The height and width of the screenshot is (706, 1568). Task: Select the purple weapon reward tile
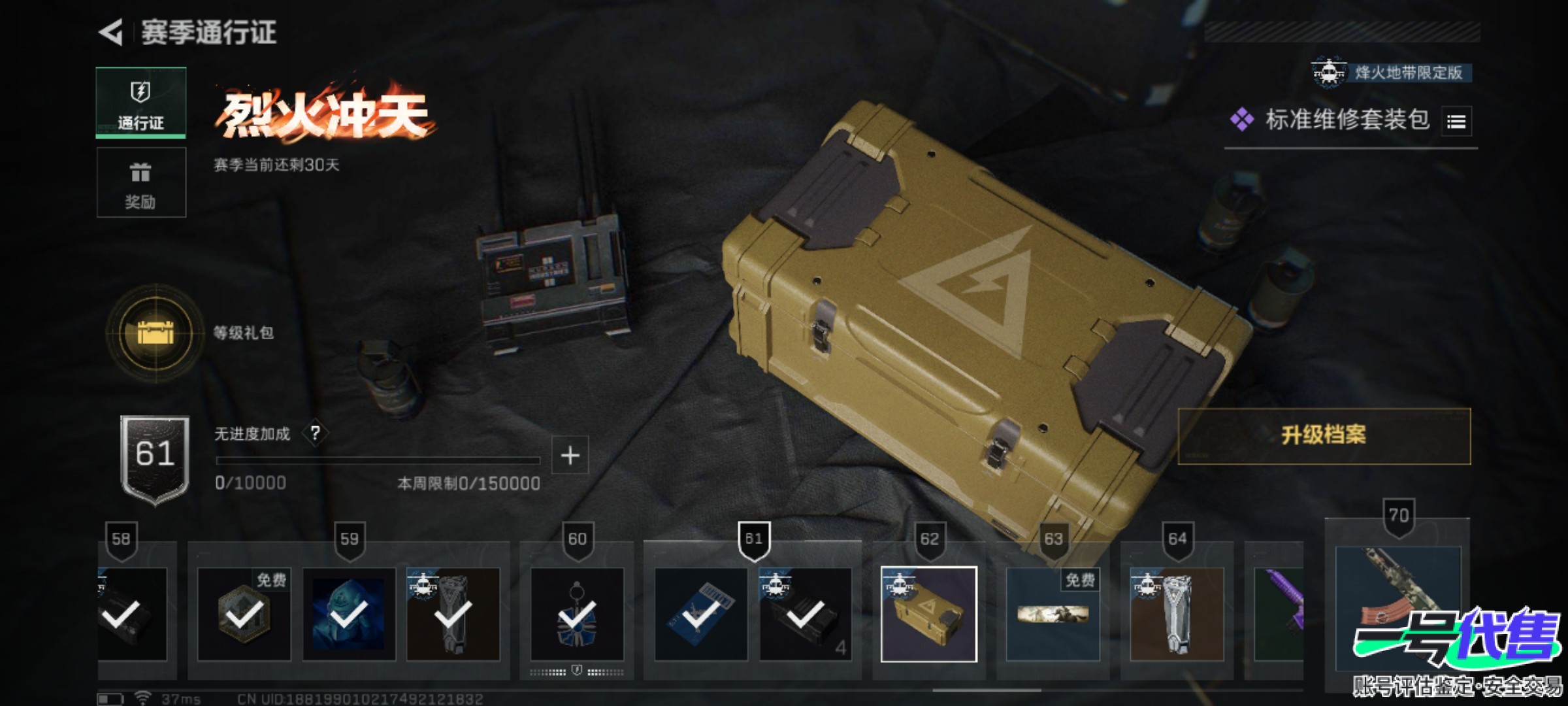pyautogui.click(x=1279, y=614)
